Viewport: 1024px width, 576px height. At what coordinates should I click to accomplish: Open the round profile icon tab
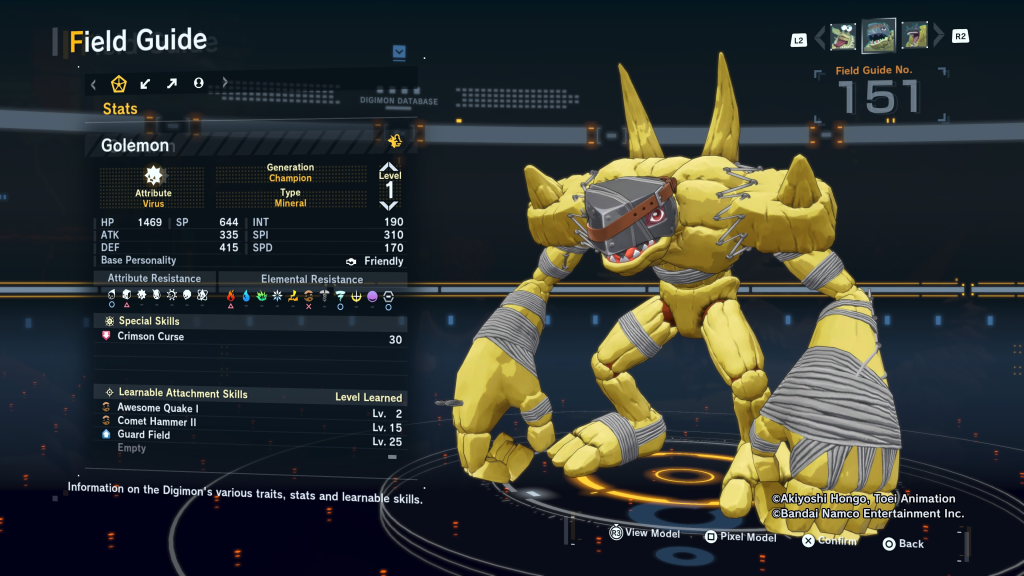pos(198,84)
